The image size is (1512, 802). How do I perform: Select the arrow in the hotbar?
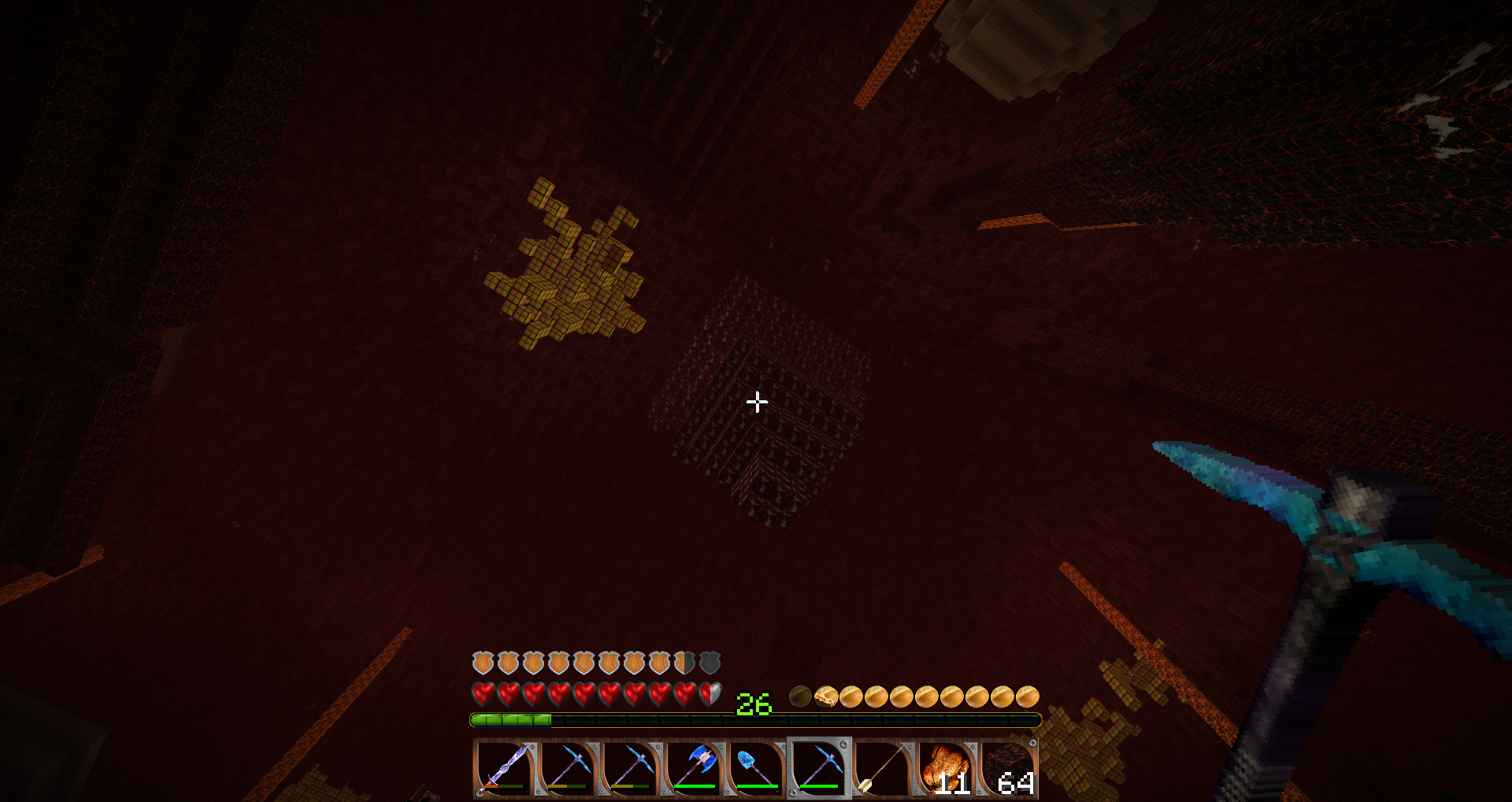coord(882,768)
